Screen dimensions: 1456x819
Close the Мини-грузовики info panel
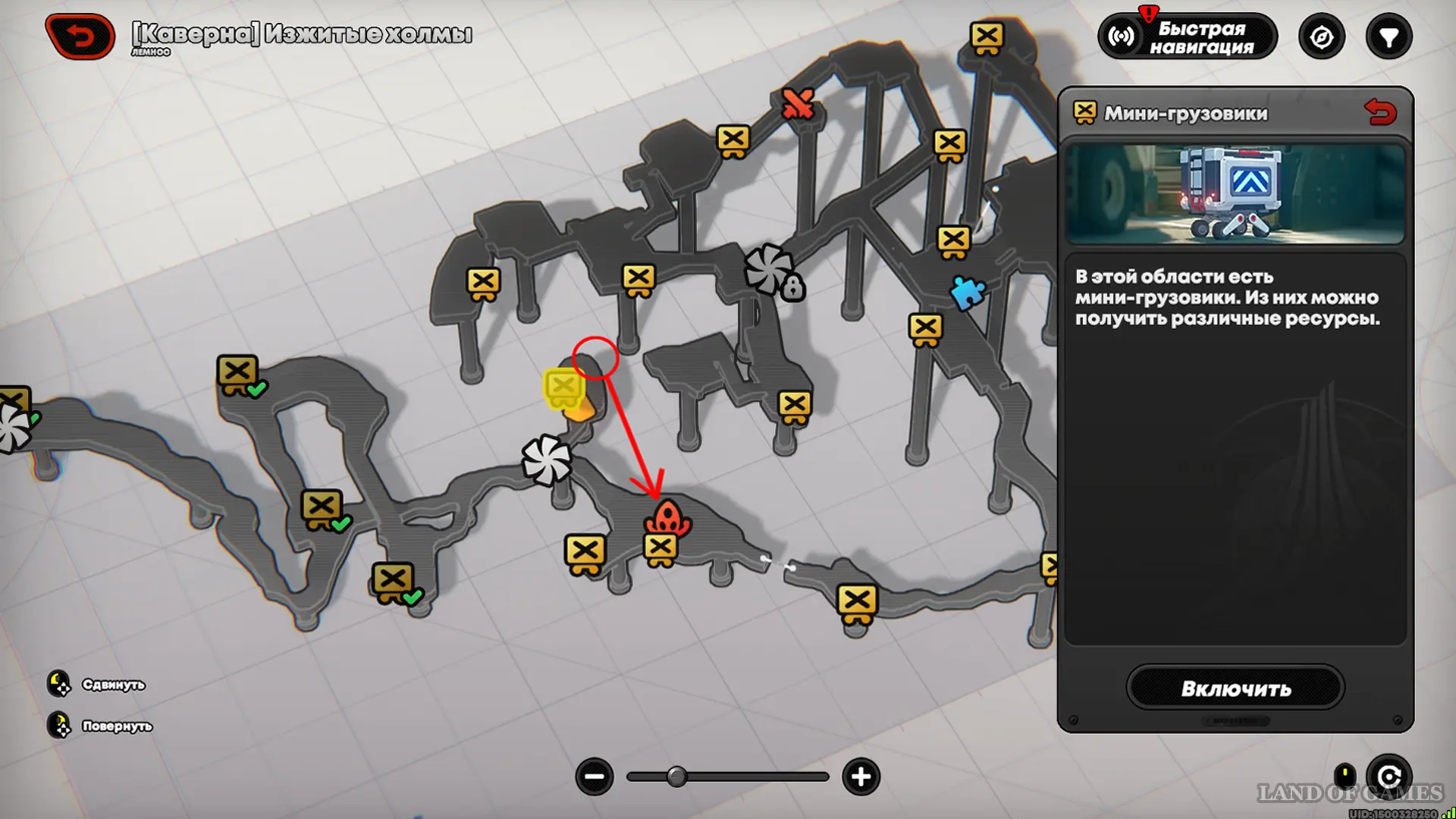[1379, 112]
